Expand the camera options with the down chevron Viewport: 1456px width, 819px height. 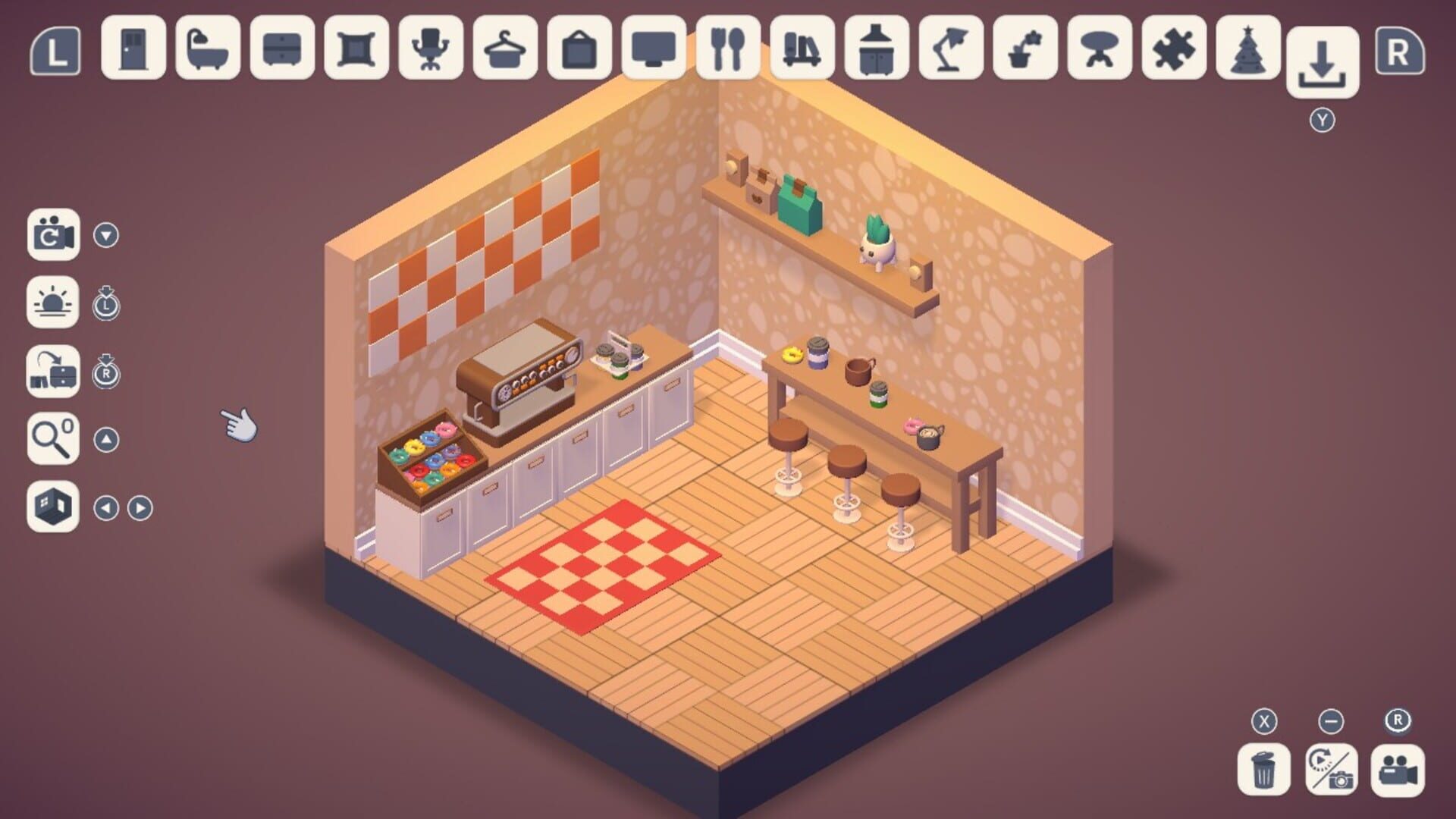pos(106,234)
